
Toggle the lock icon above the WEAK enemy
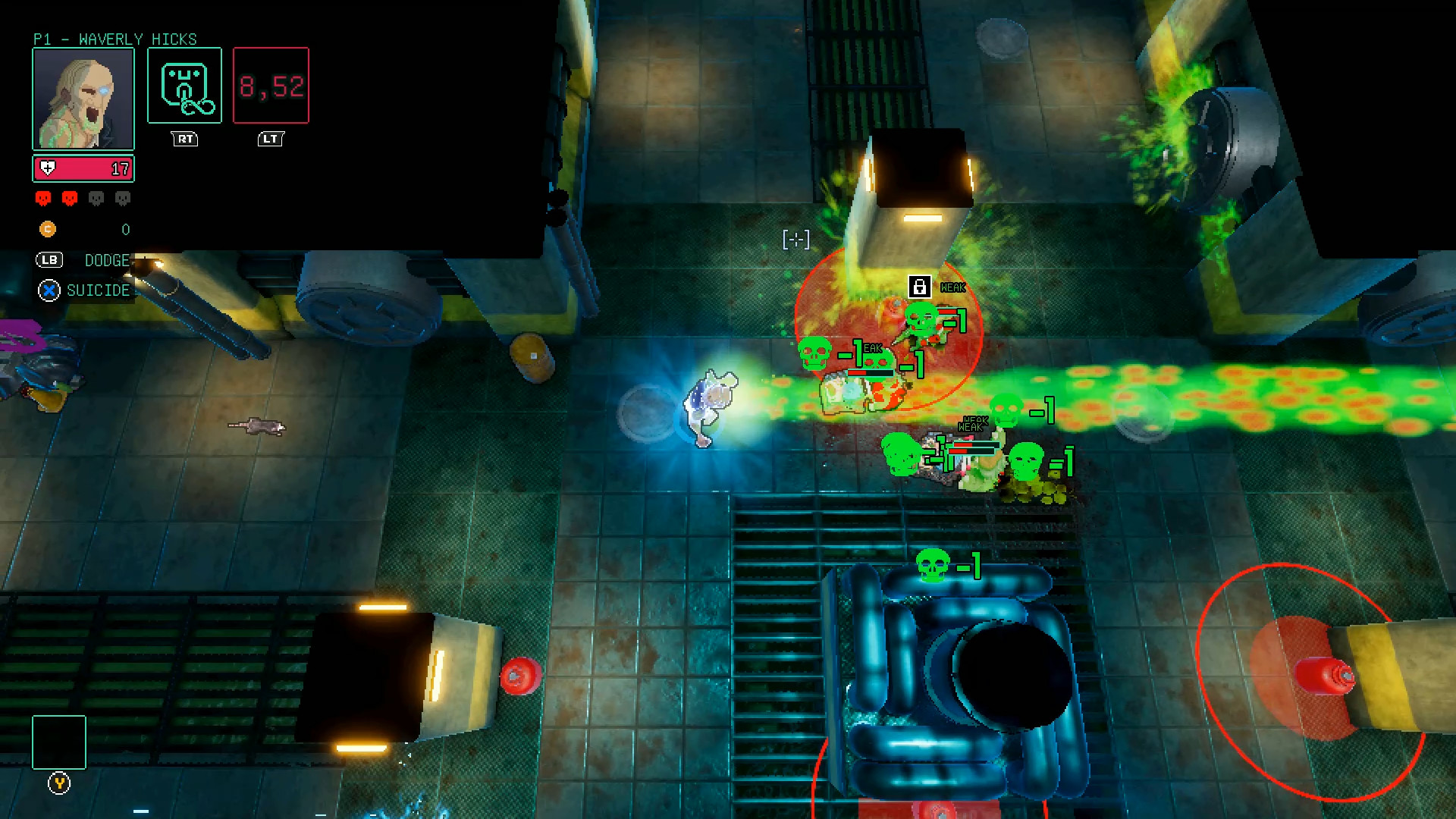coord(921,287)
